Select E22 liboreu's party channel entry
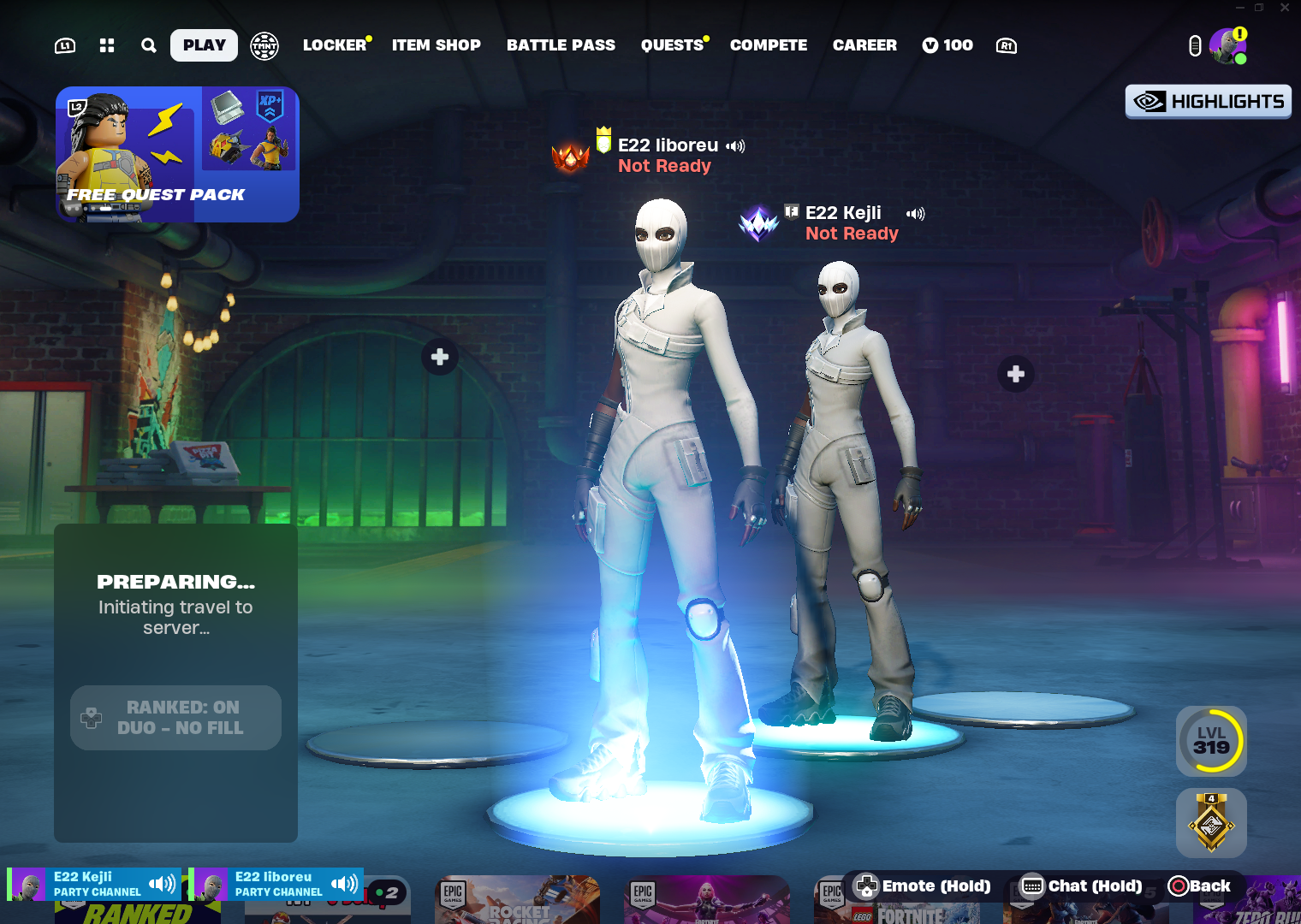Viewport: 1301px width, 924px height. 276,884
